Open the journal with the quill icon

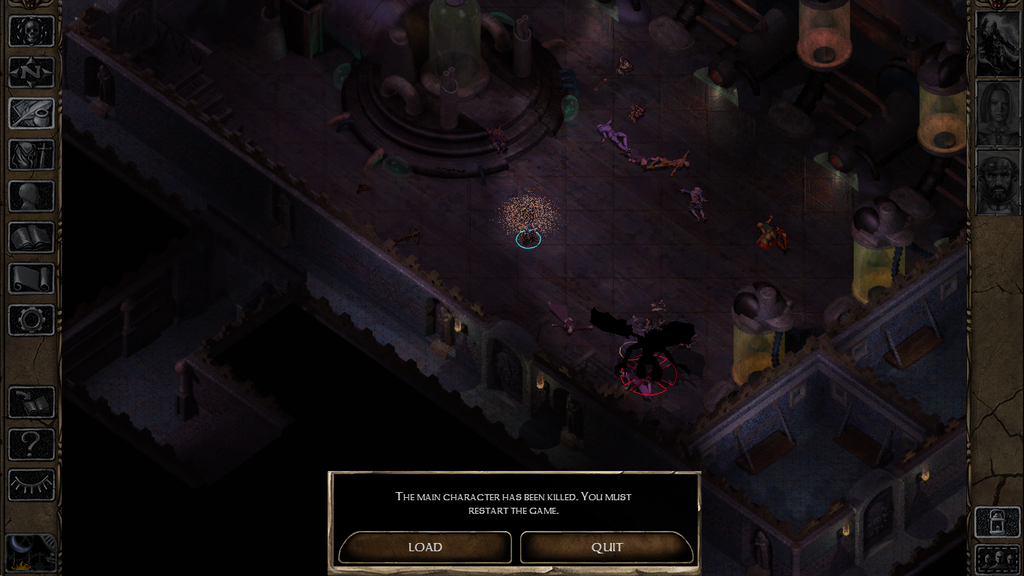[x=31, y=113]
